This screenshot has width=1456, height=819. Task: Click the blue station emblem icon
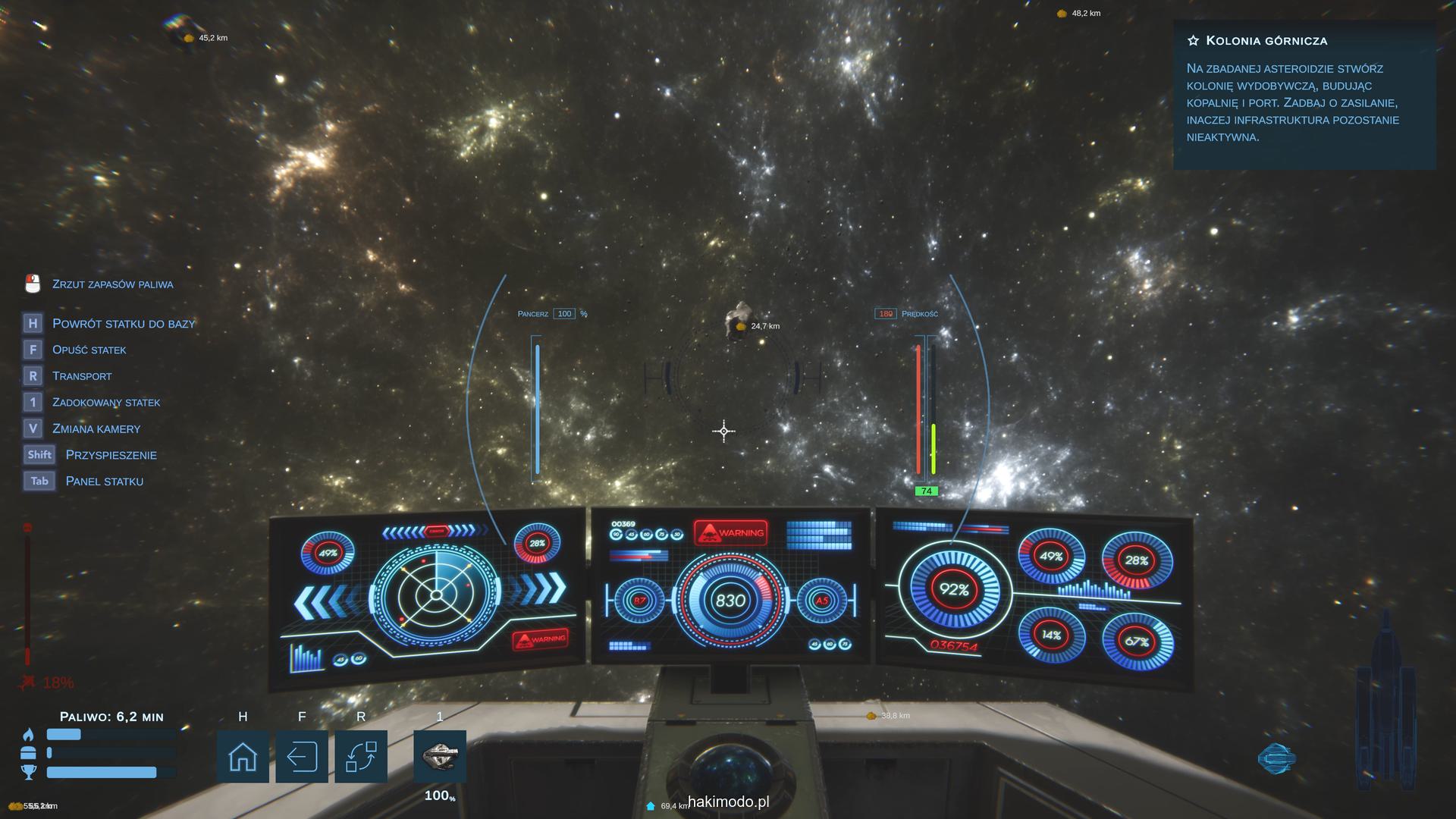click(1276, 758)
